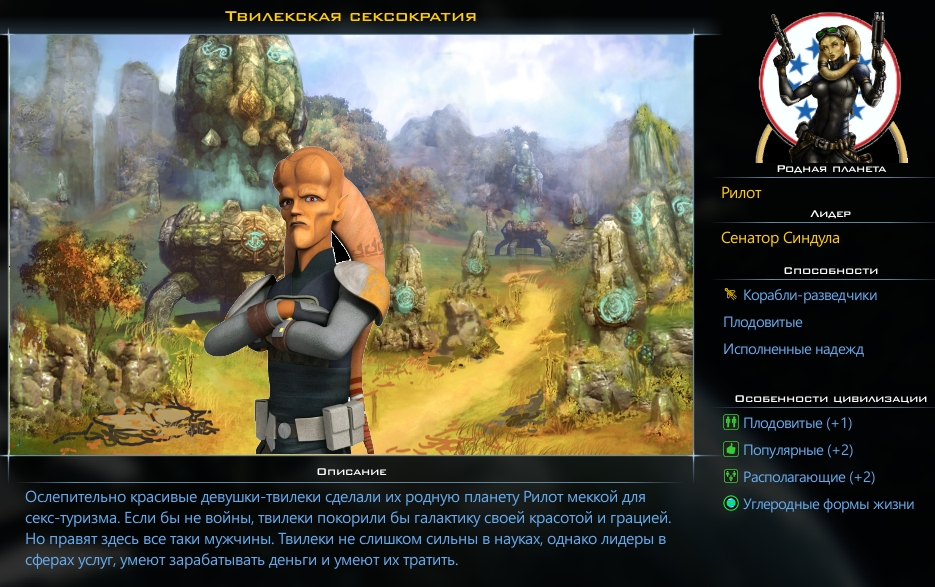935x587 pixels.
Task: Click the green circle icon beside Углеродные формы жизни
Action: [x=730, y=504]
